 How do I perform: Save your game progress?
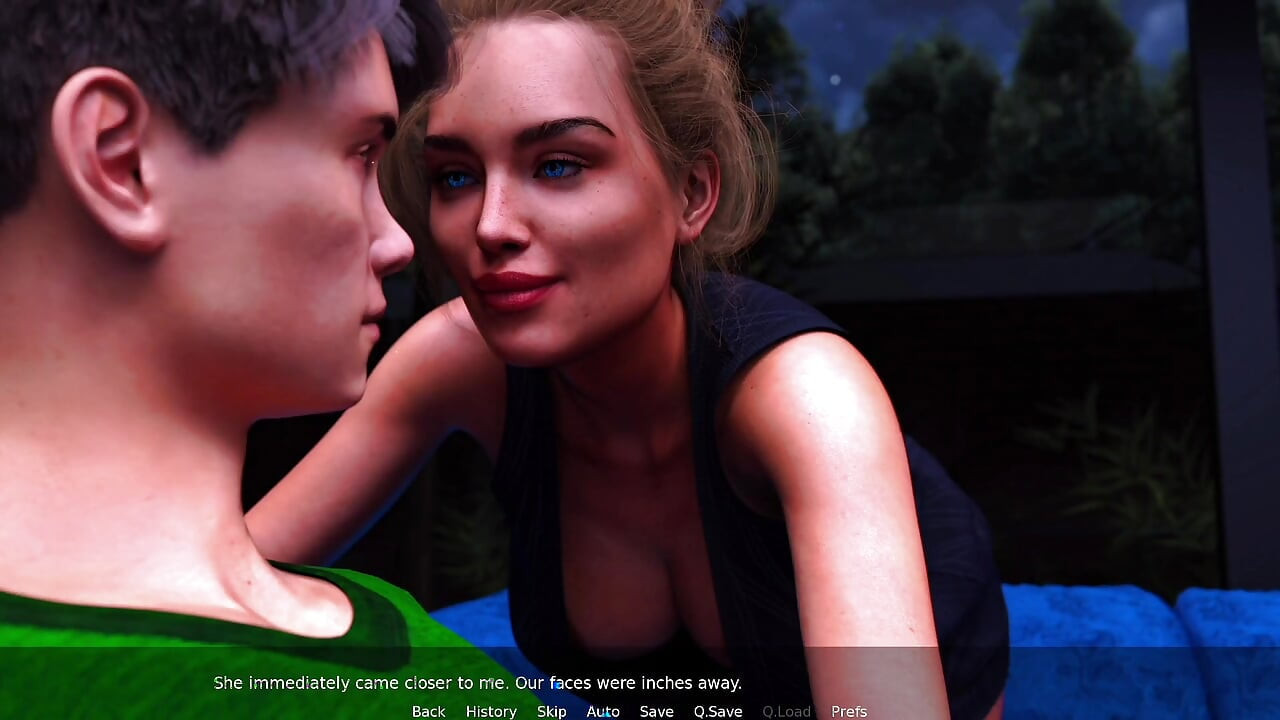coord(656,711)
